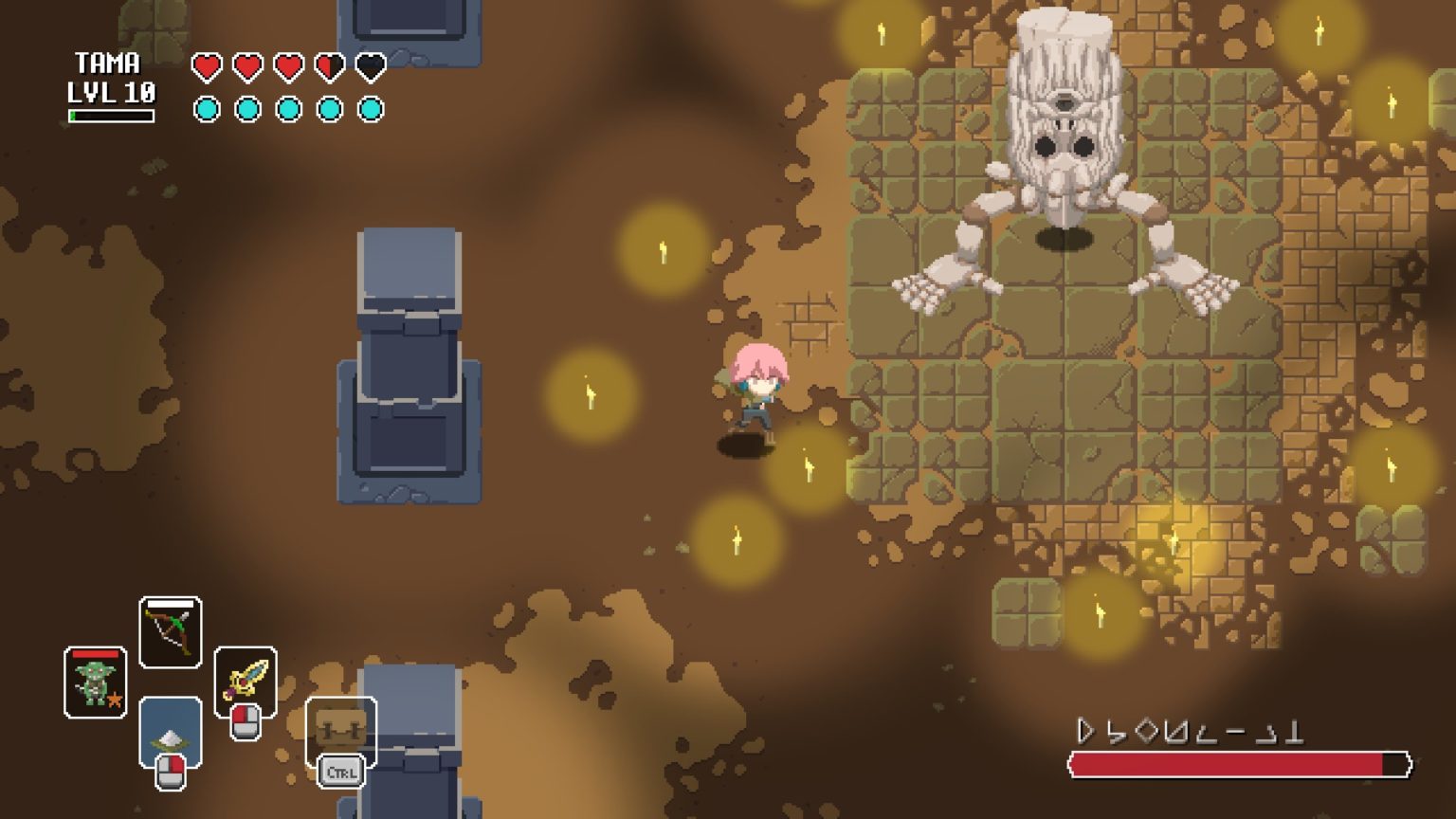Choose the golden jeweled sword slot
Screen dimensions: 1456x819
click(x=246, y=680)
